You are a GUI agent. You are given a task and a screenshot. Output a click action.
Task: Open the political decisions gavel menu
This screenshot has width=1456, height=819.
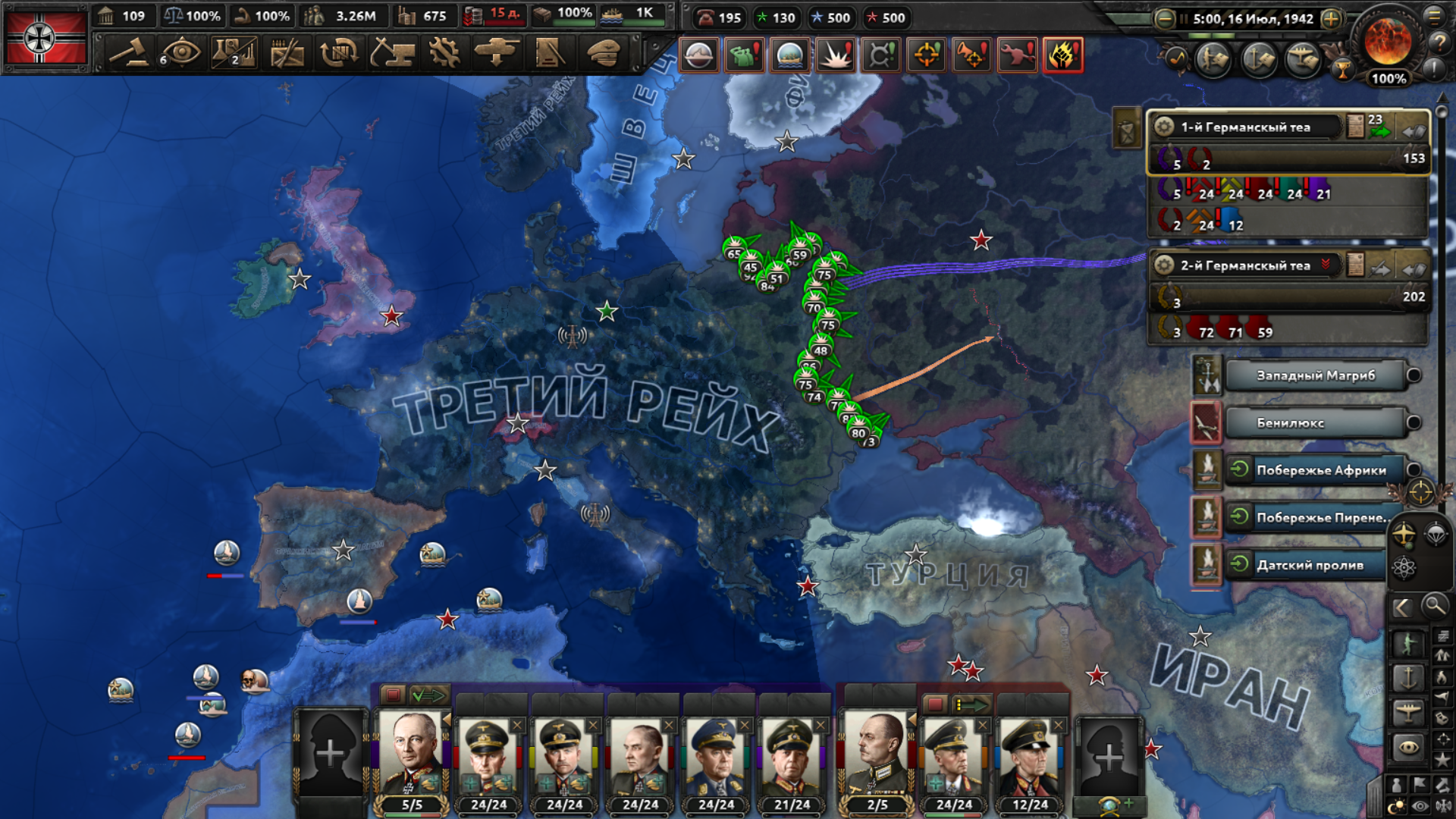pos(128,53)
